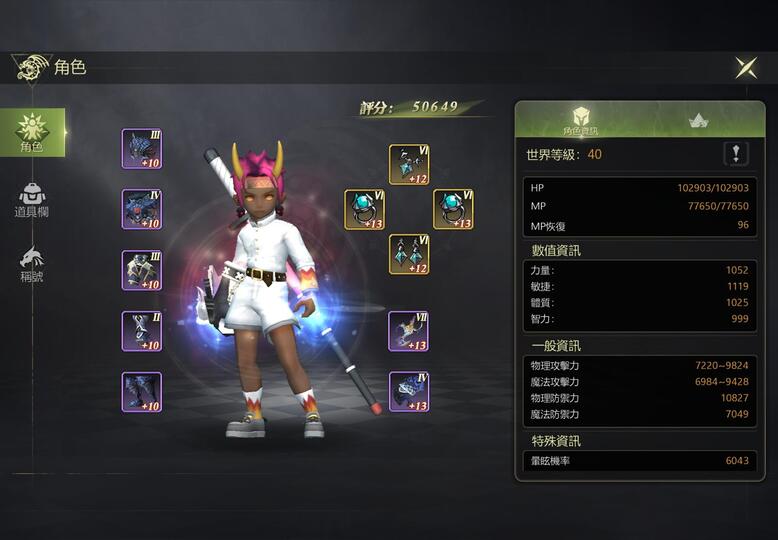Select the tier VII weapon slot +13

pyautogui.click(x=409, y=331)
